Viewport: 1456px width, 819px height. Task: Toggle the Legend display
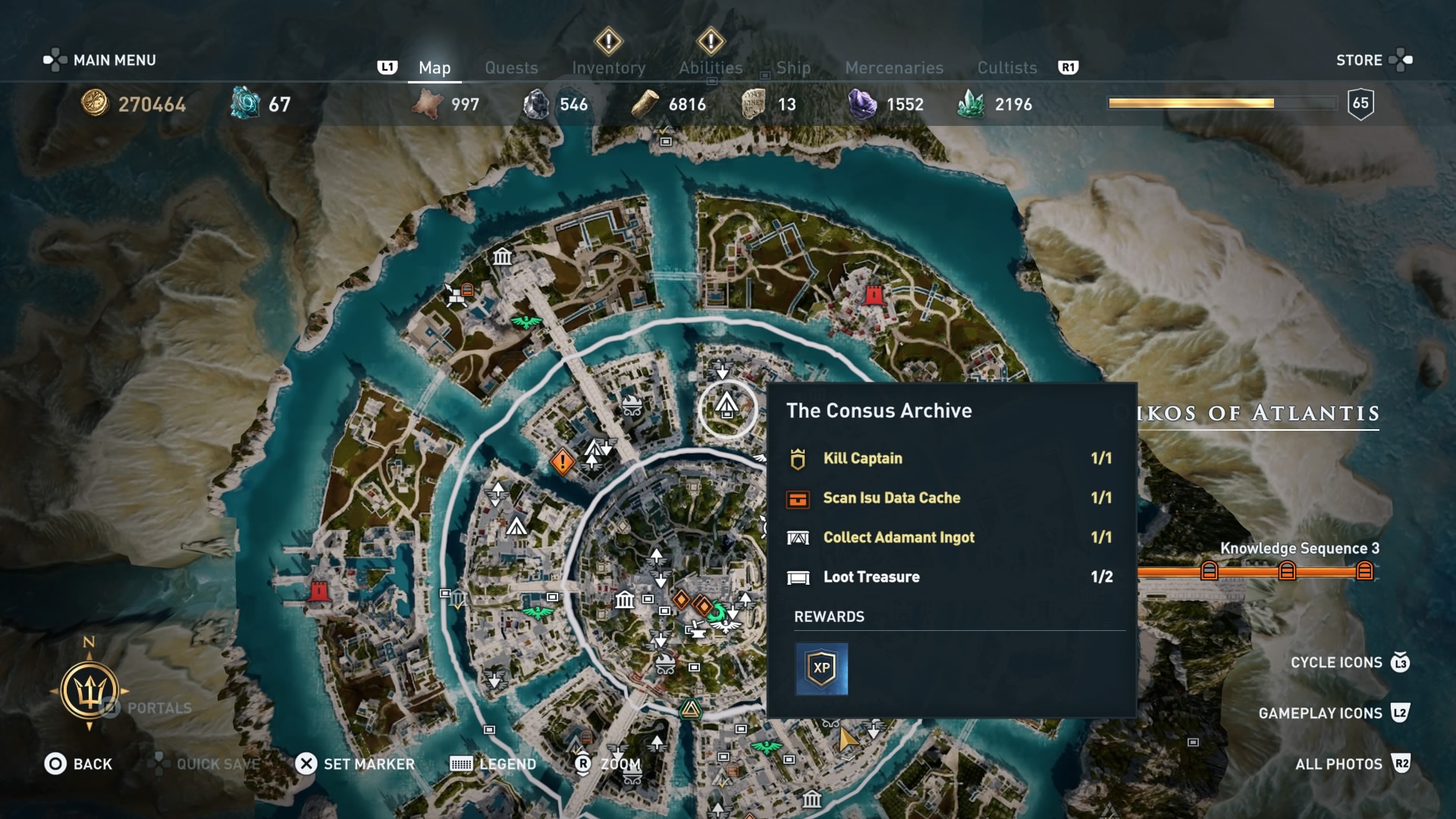493,764
